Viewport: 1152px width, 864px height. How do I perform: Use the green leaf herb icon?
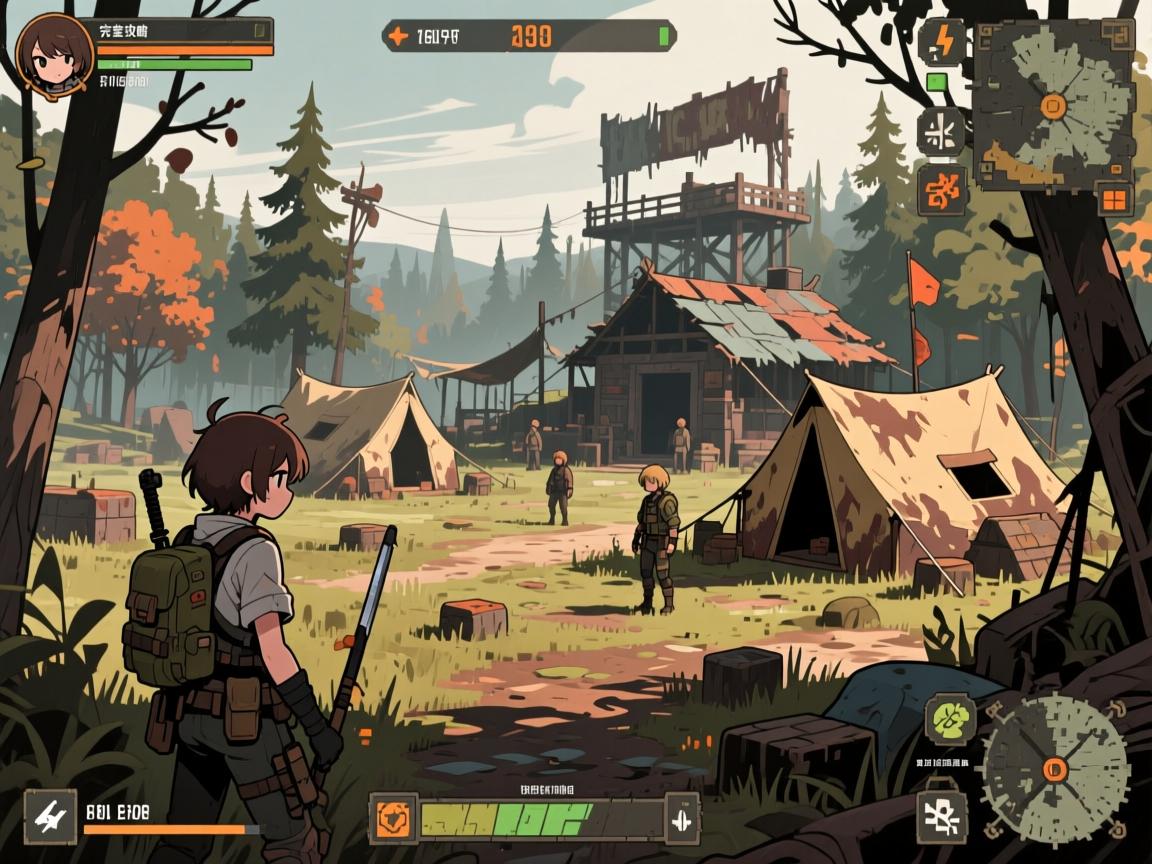click(x=949, y=718)
